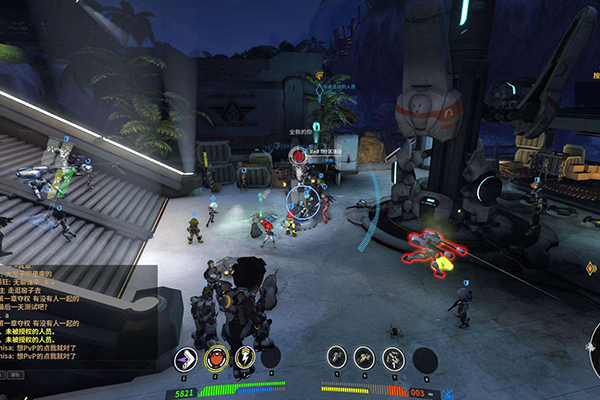600x400 pixels.
Task: Trigger the lightning bolt ability
Action: point(244,358)
